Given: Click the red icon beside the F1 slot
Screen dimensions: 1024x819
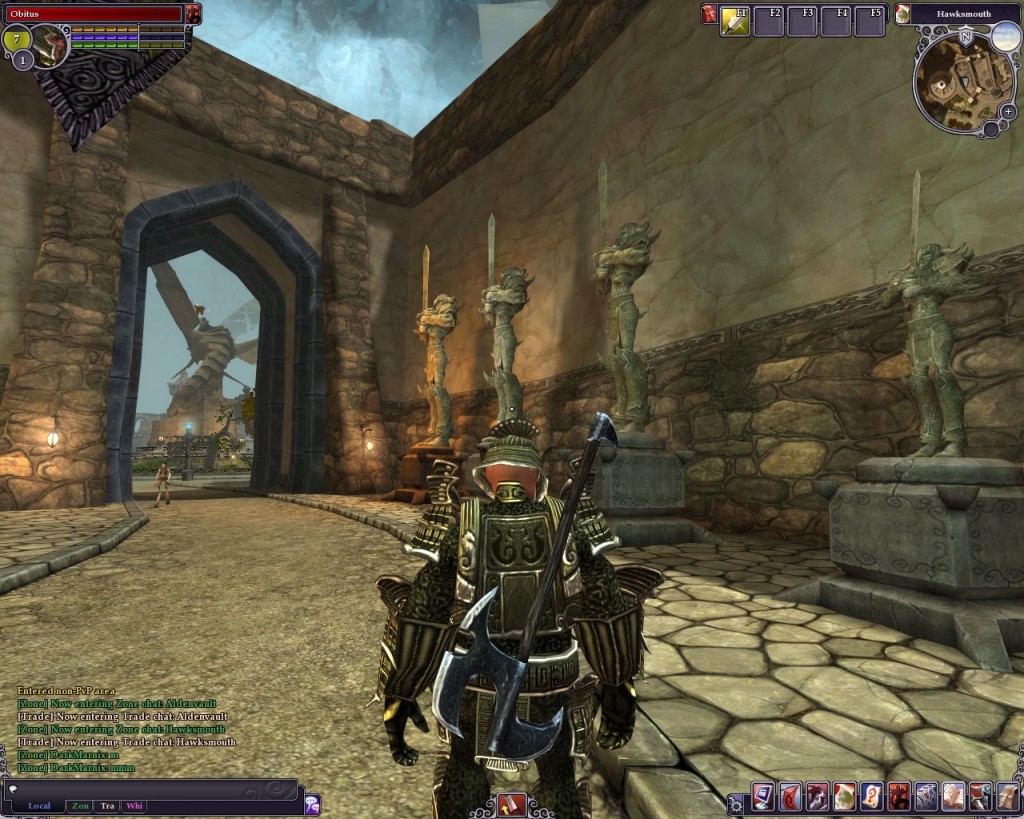Looking at the screenshot, I should click(709, 14).
